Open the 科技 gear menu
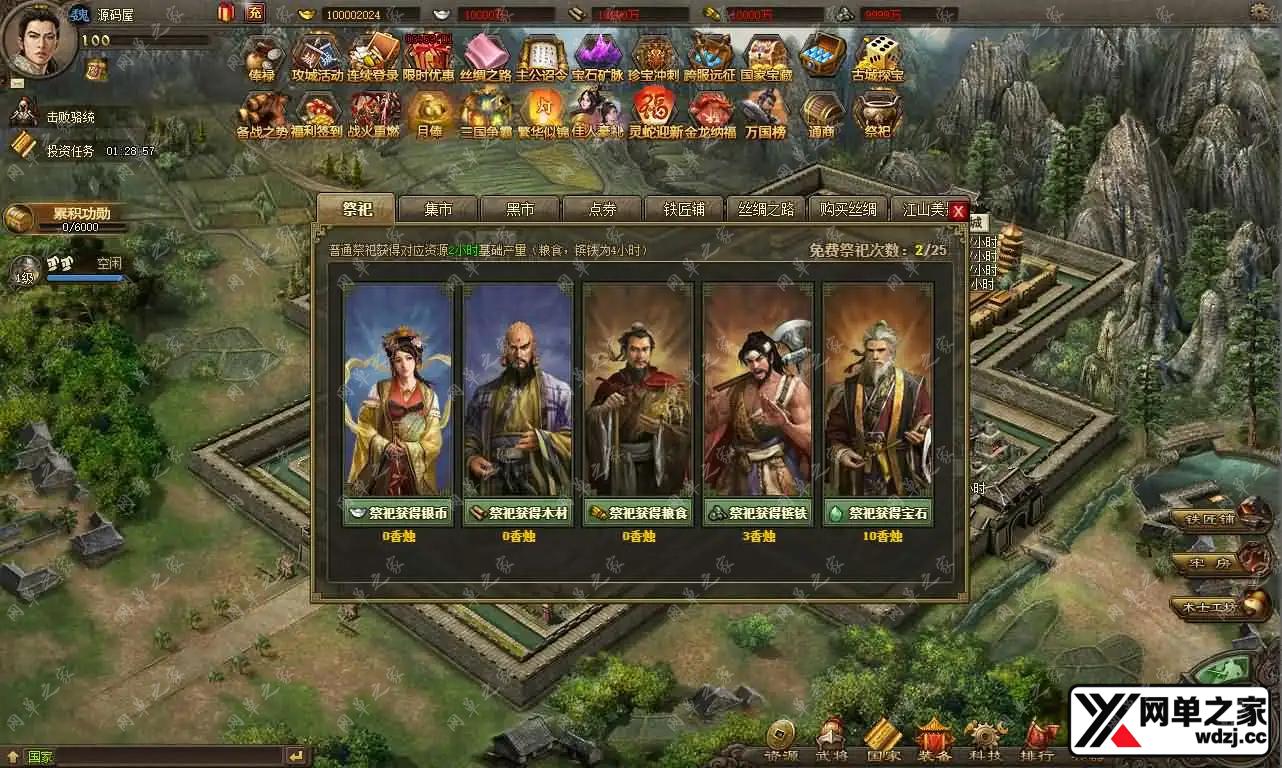Screen dimensions: 1282x768 pos(984,741)
